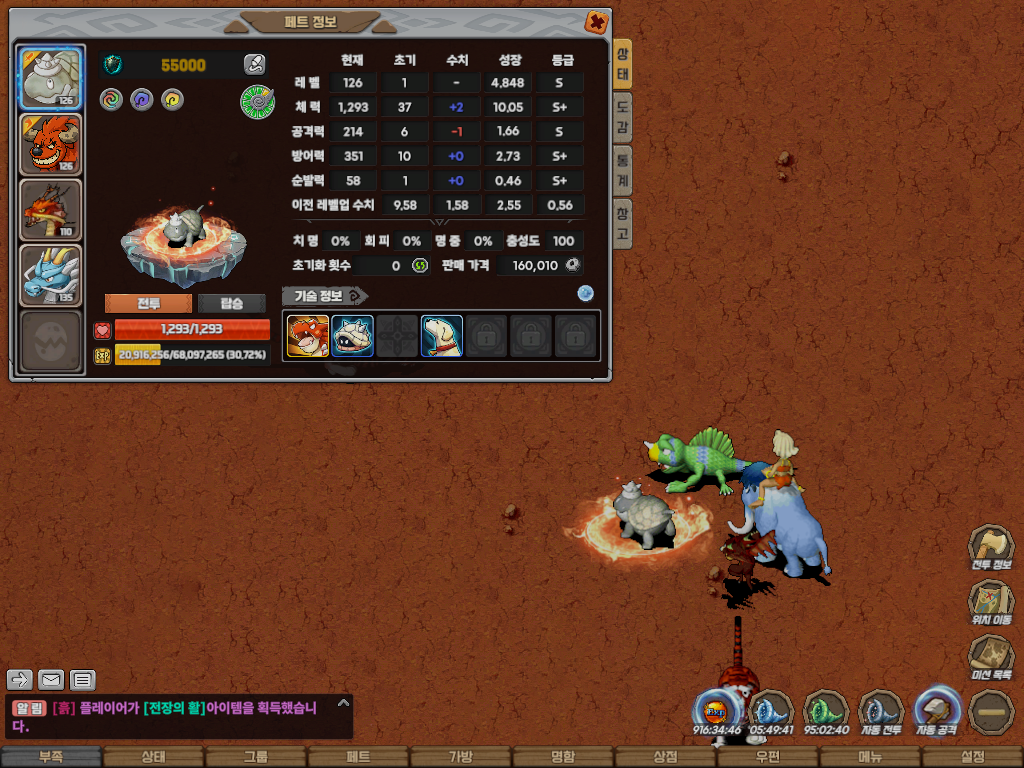Click the green reset count icon
Screen dimensions: 1024x768
click(x=420, y=266)
